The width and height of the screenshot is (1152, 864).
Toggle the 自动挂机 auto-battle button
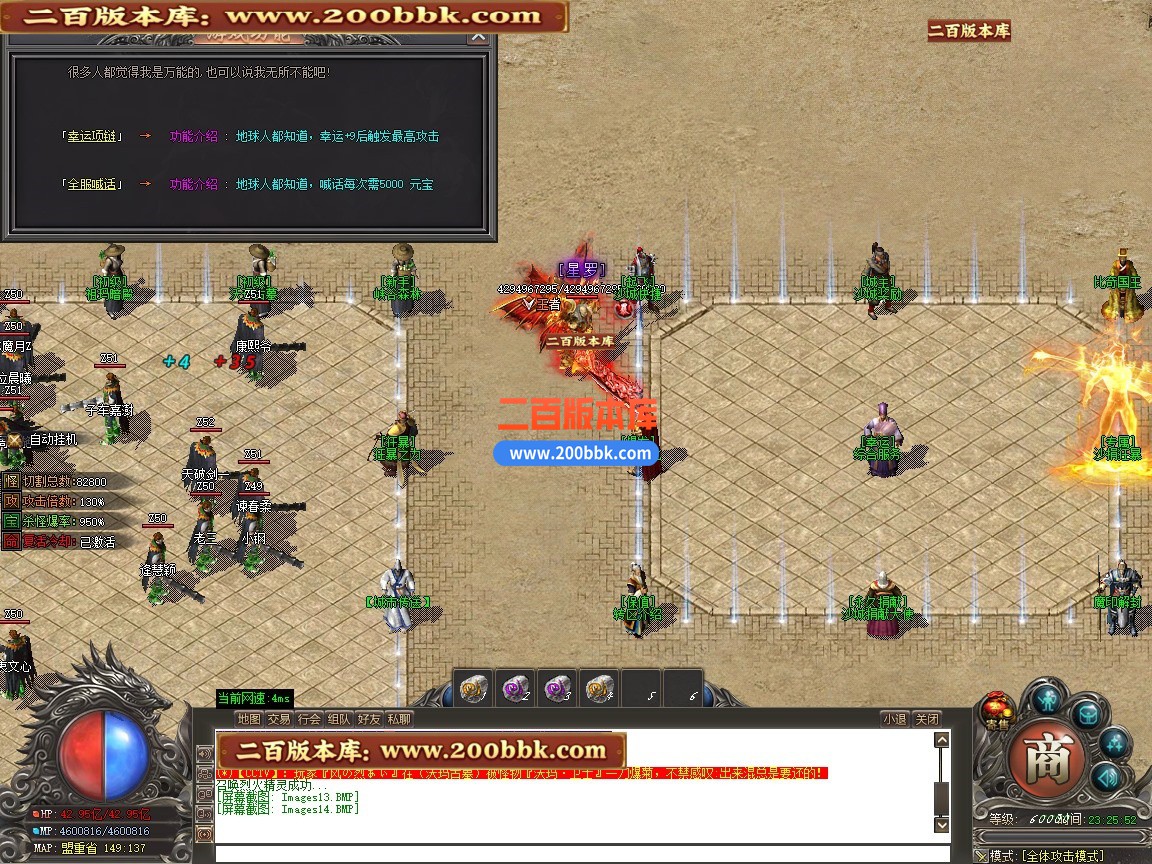pos(15,439)
